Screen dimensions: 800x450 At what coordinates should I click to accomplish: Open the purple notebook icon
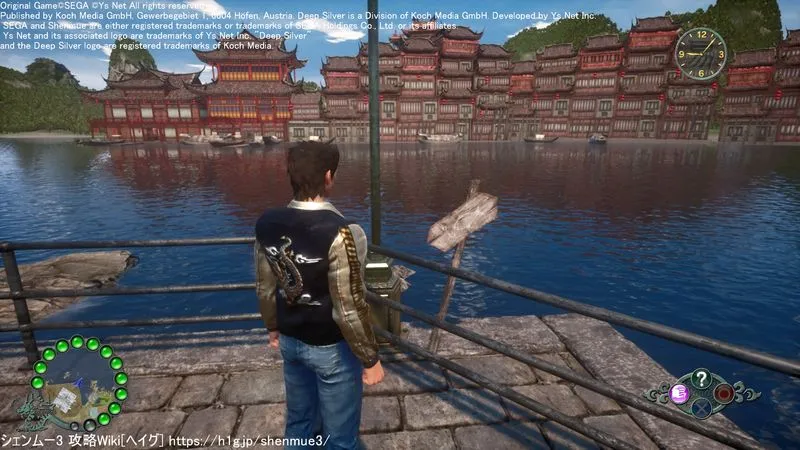pyautogui.click(x=678, y=393)
